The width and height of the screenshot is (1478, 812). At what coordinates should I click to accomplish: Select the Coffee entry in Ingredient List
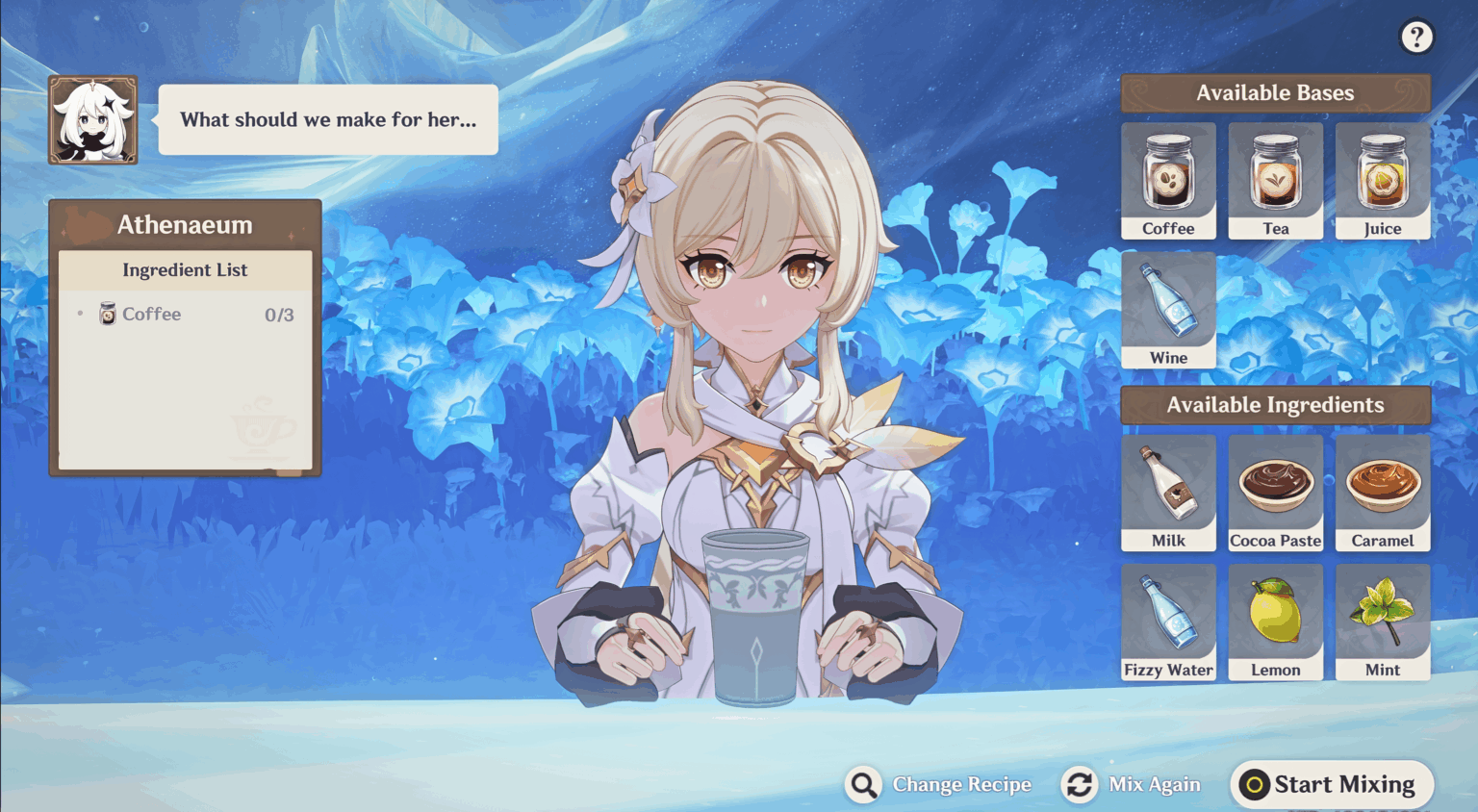(x=151, y=314)
